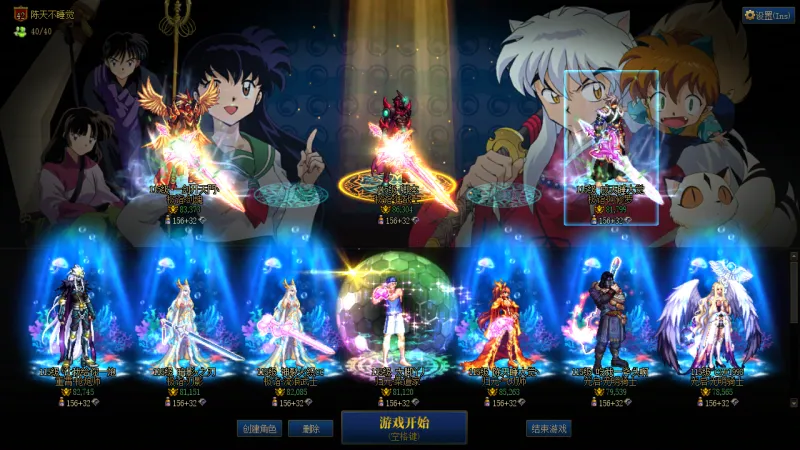Image resolution: width=800 pixels, height=450 pixels.
Task: Open the 设置 settings menu
Action: click(x=768, y=15)
